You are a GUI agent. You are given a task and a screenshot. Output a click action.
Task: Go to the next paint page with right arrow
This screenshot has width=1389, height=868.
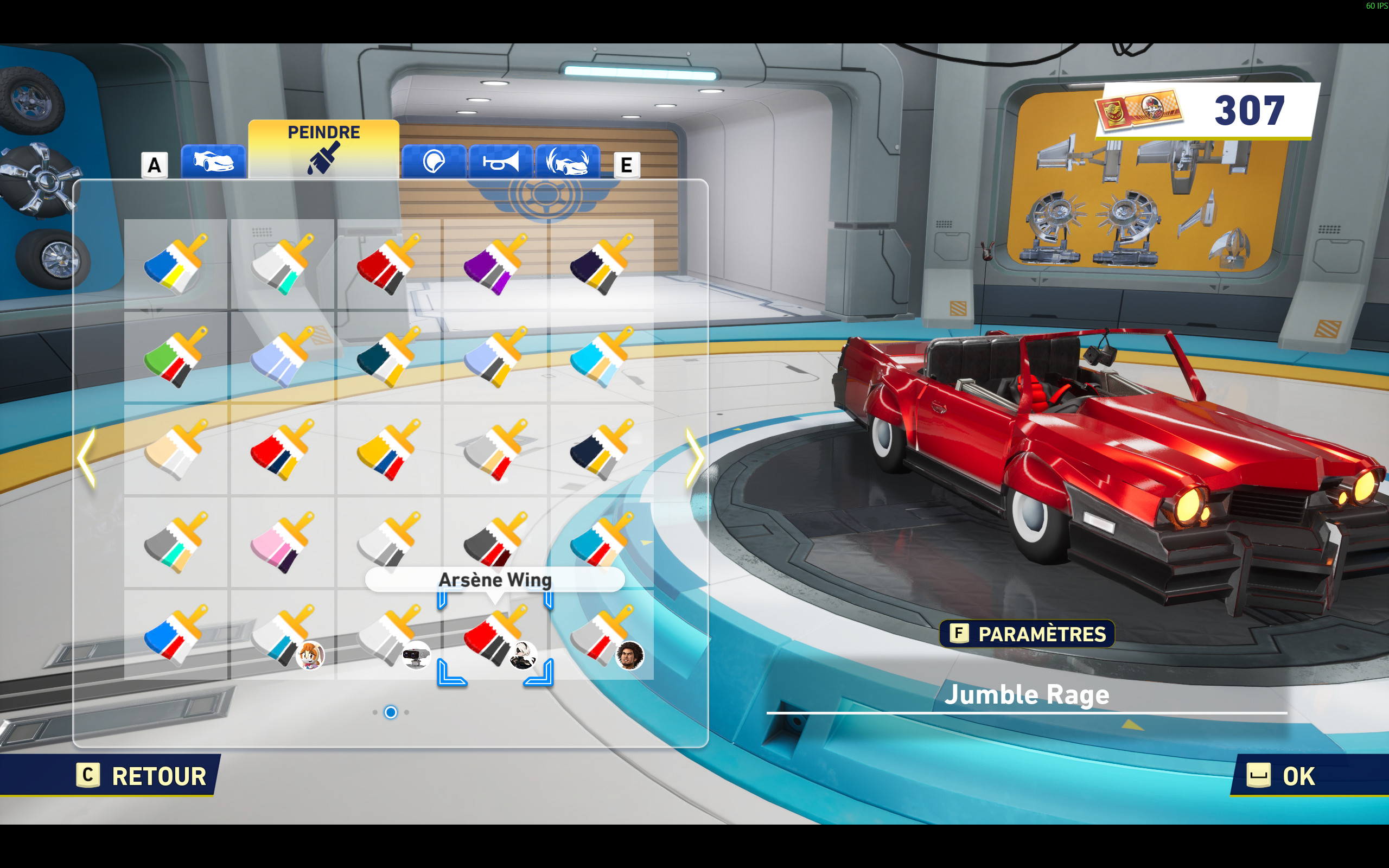coord(696,456)
